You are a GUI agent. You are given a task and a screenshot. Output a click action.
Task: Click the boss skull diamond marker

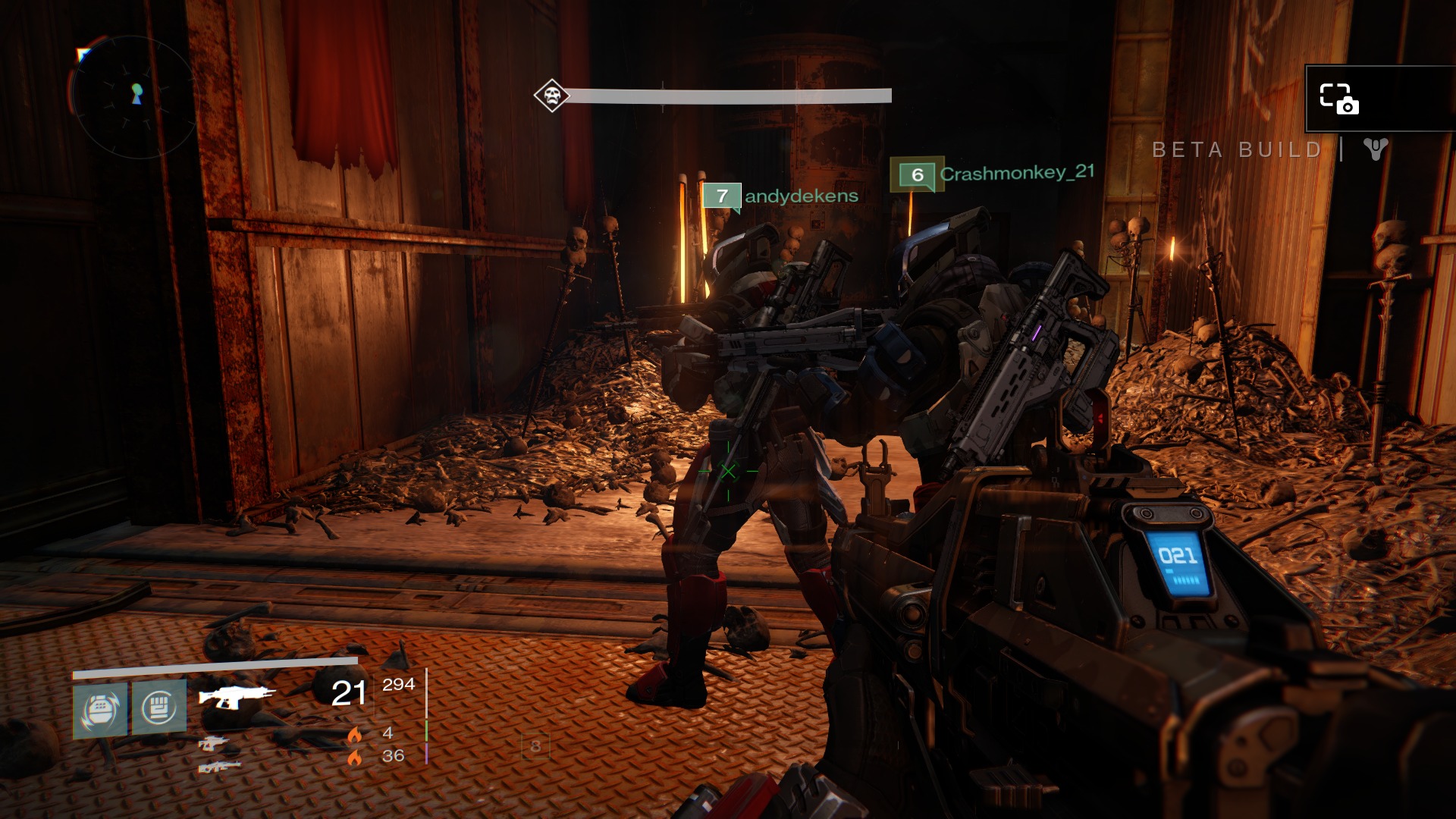point(551,96)
